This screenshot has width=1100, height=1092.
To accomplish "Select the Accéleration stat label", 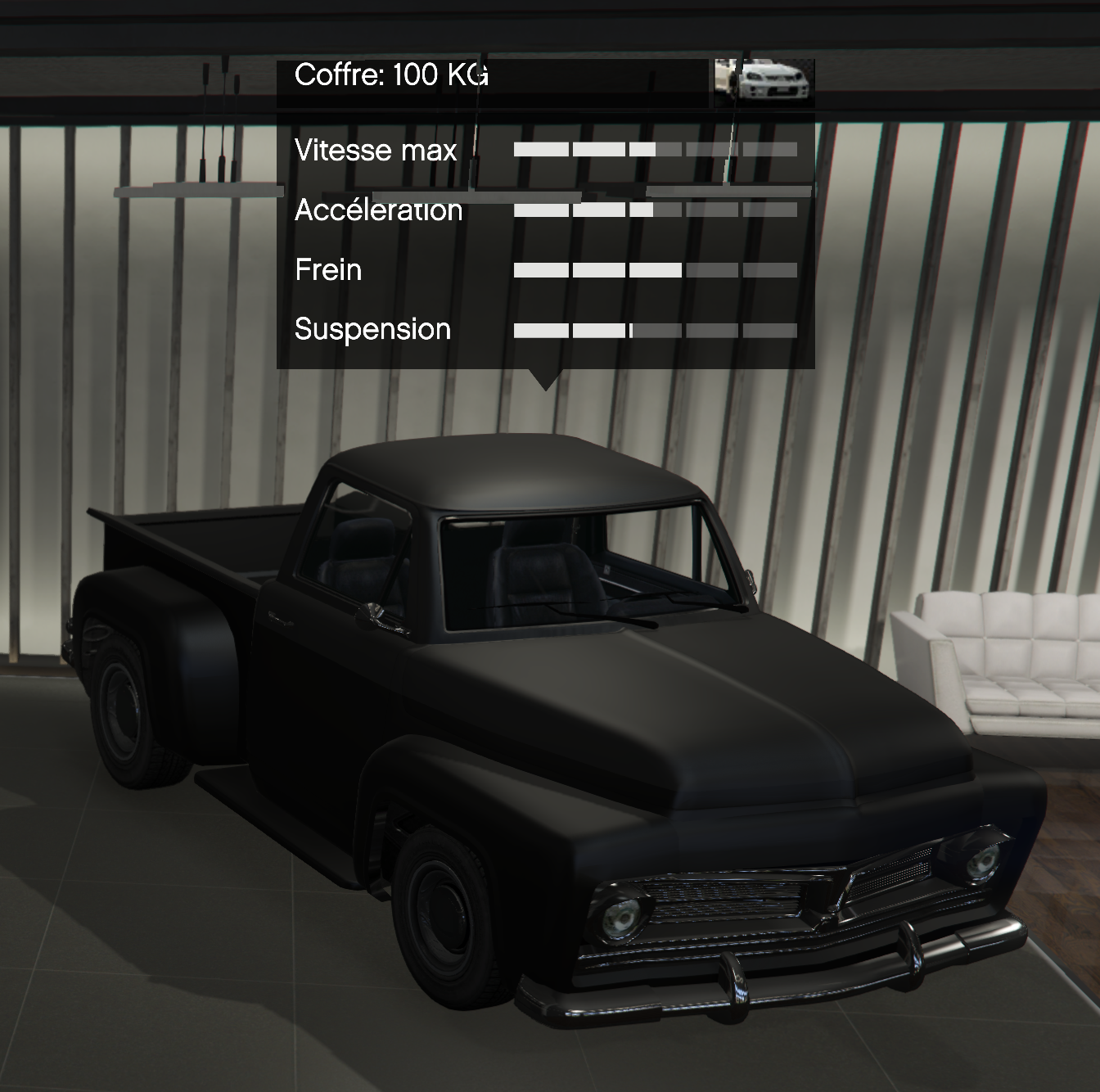I will pyautogui.click(x=379, y=210).
